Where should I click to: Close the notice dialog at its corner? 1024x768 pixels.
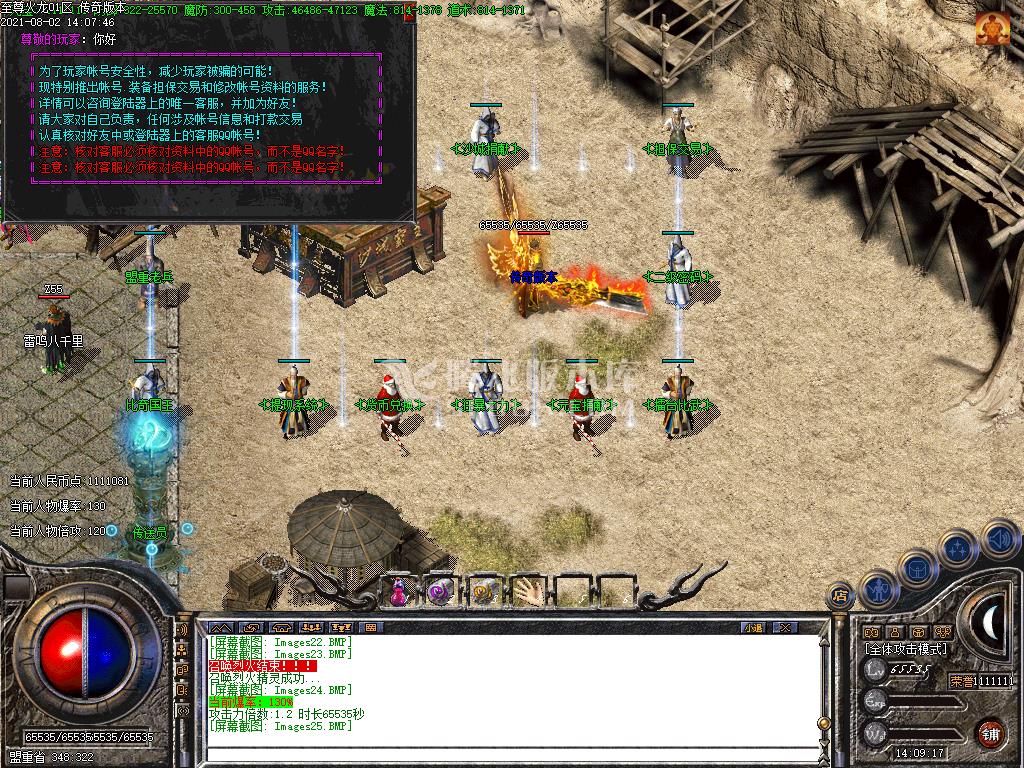click(408, 16)
